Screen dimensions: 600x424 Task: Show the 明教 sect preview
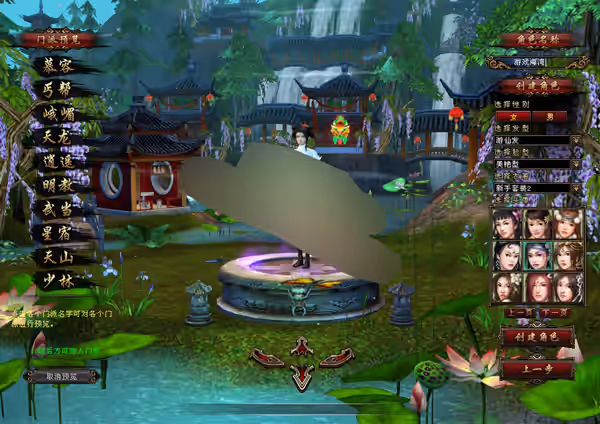(58, 186)
